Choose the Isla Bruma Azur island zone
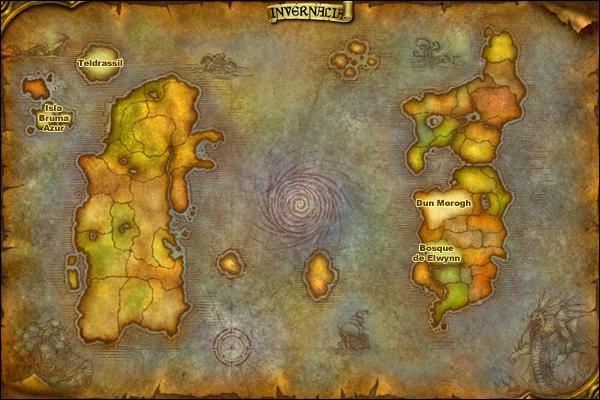 tap(38, 87)
